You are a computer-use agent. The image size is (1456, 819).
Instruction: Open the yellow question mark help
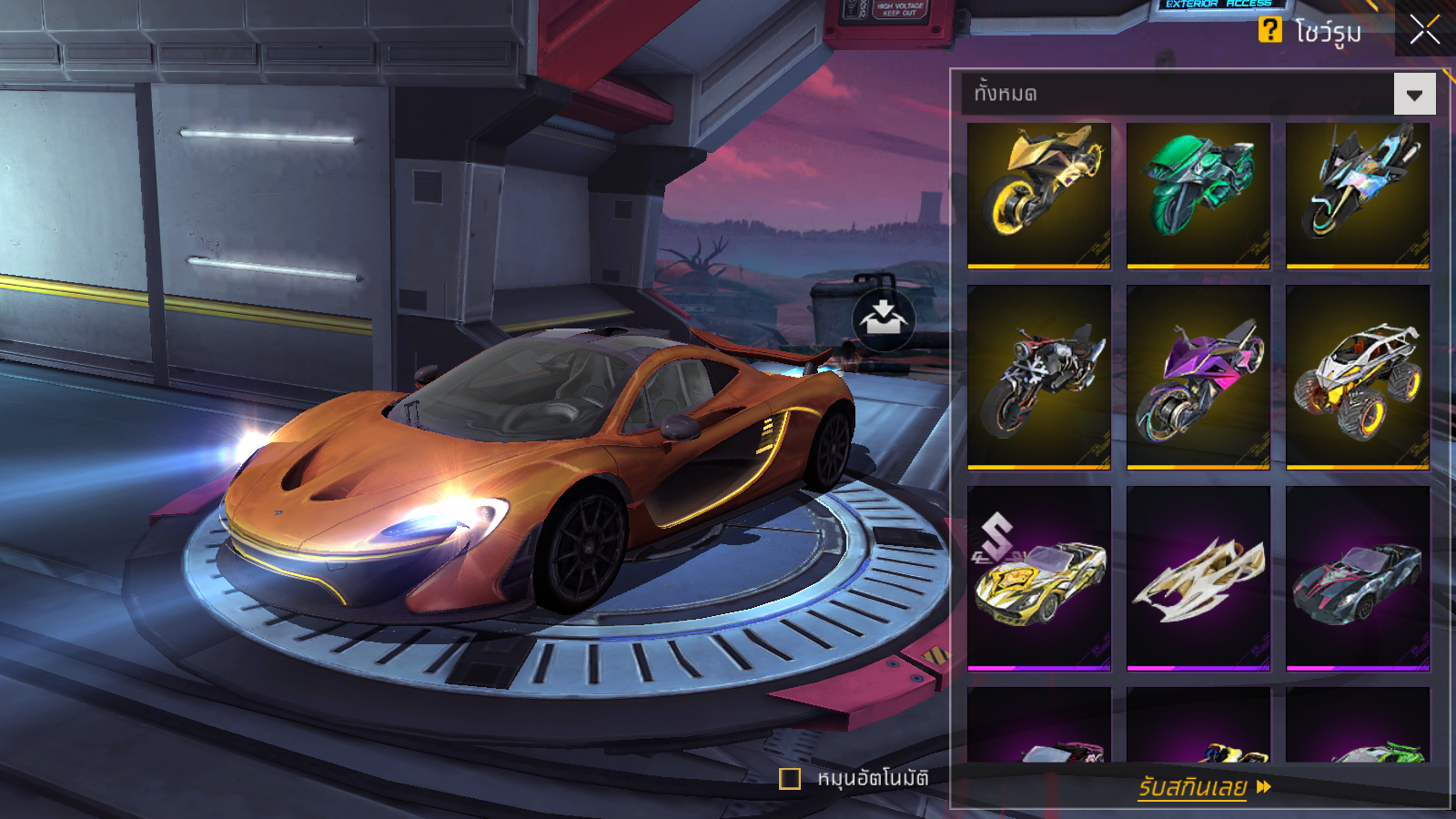tap(1269, 30)
